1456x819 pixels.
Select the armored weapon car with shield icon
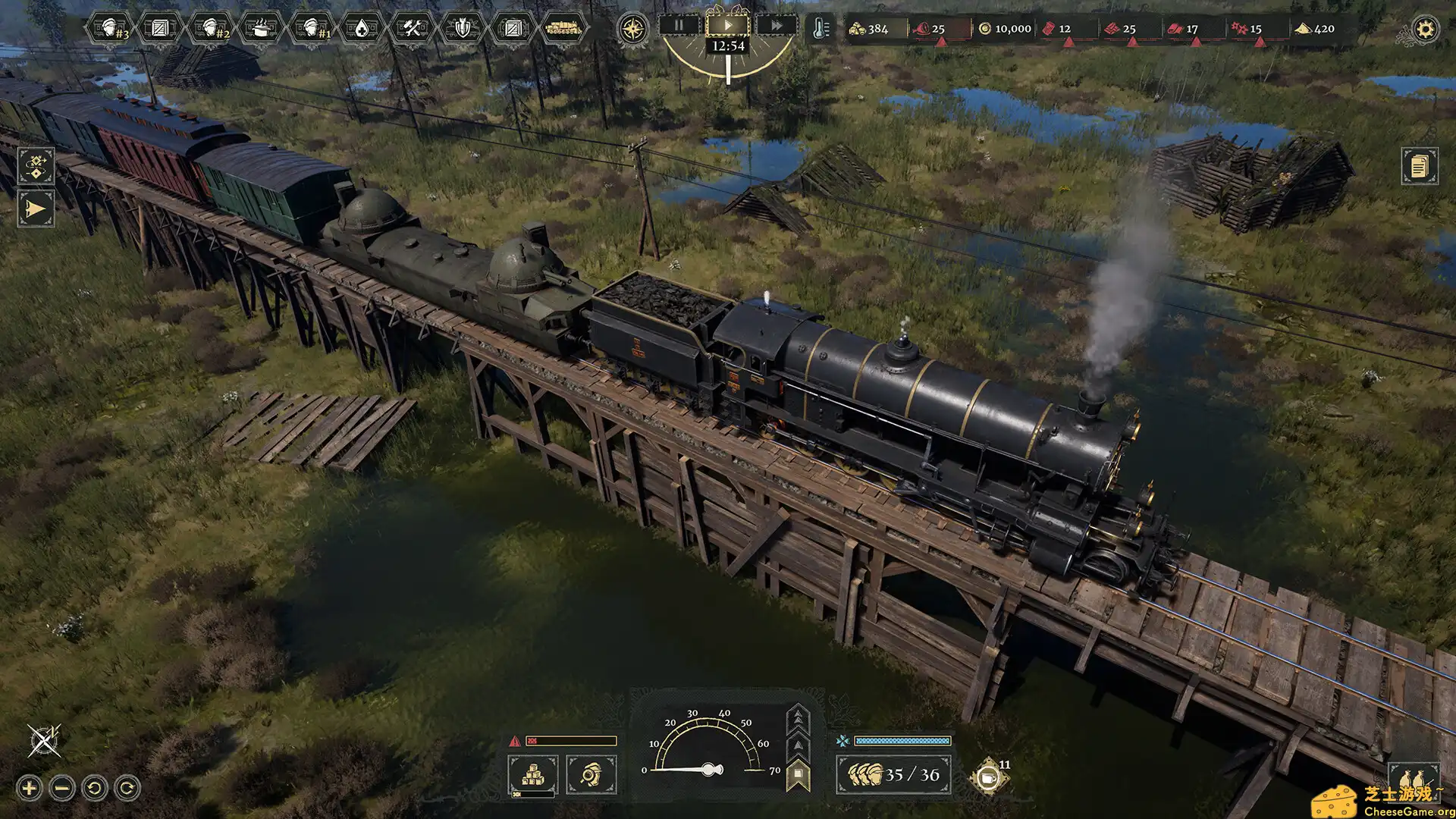(463, 29)
